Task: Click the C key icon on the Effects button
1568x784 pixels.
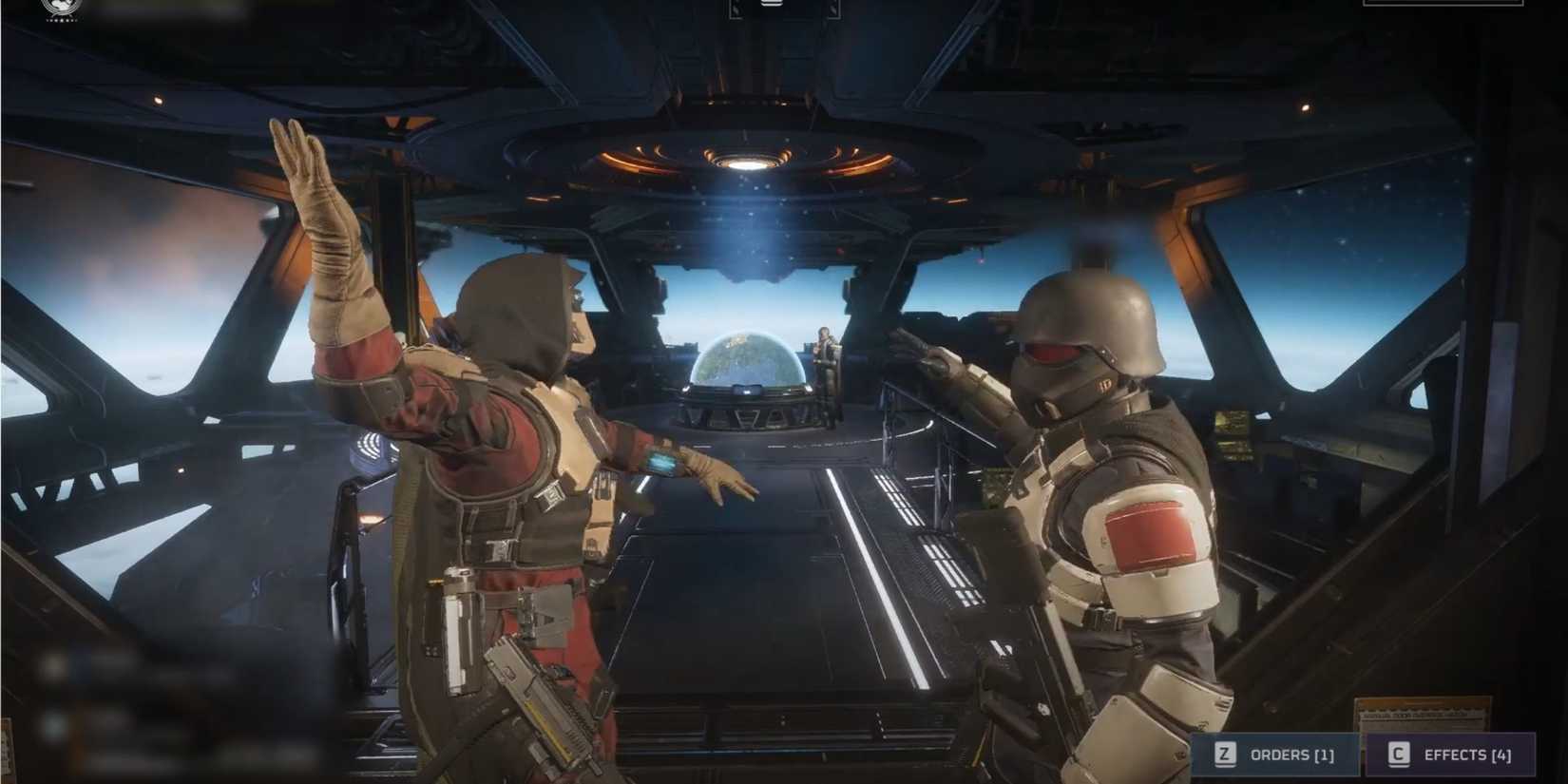Action: click(1397, 755)
